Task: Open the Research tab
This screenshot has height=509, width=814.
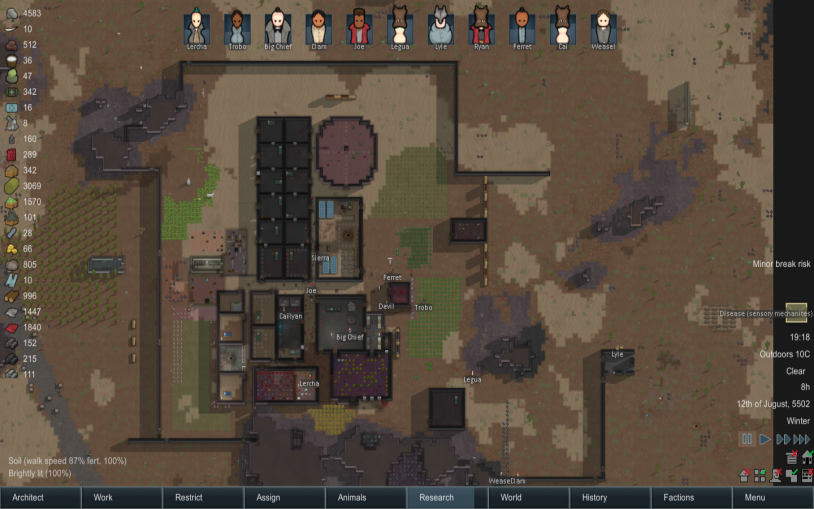Action: (x=447, y=497)
